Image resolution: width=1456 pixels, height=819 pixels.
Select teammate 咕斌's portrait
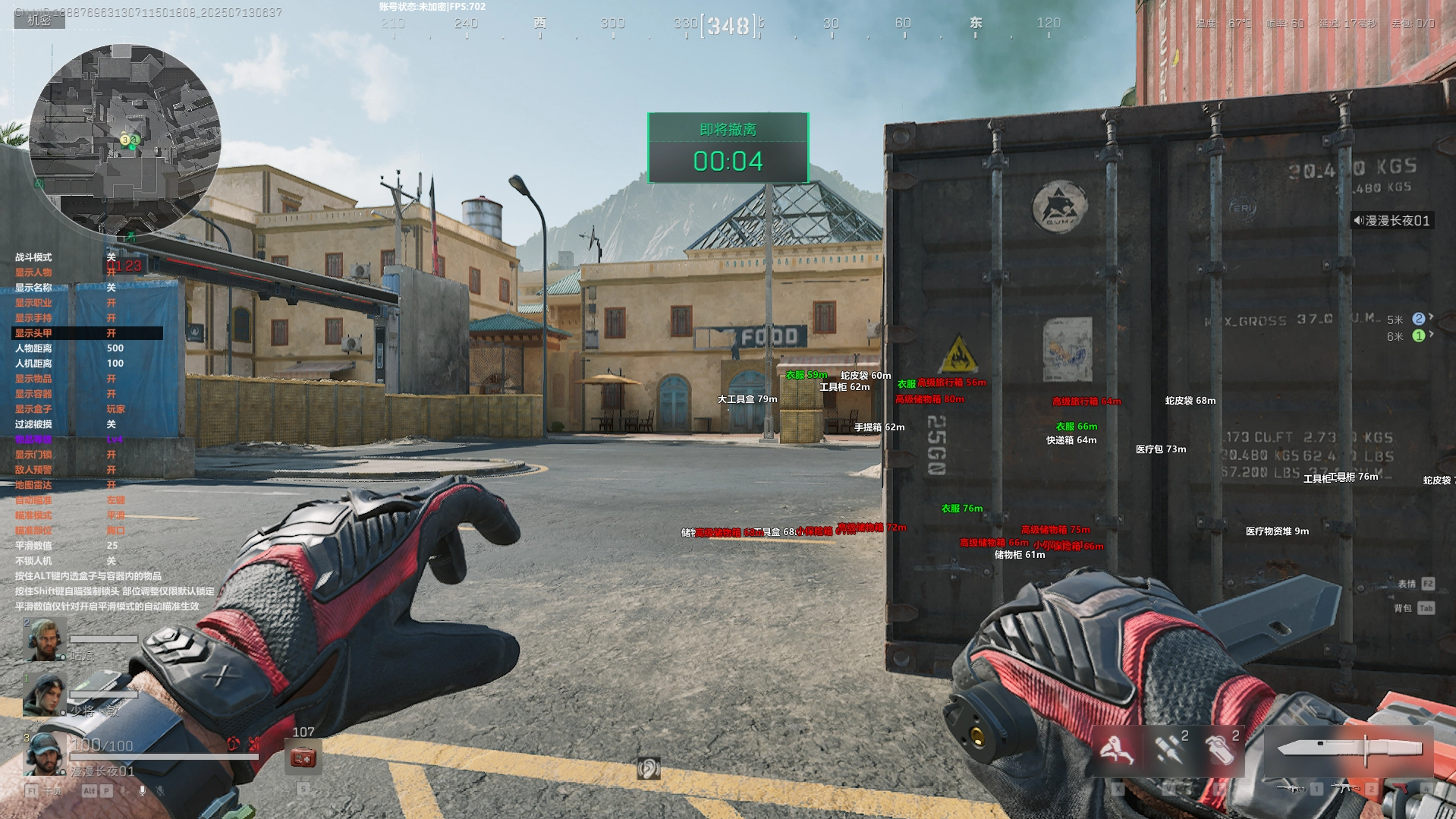(44, 640)
